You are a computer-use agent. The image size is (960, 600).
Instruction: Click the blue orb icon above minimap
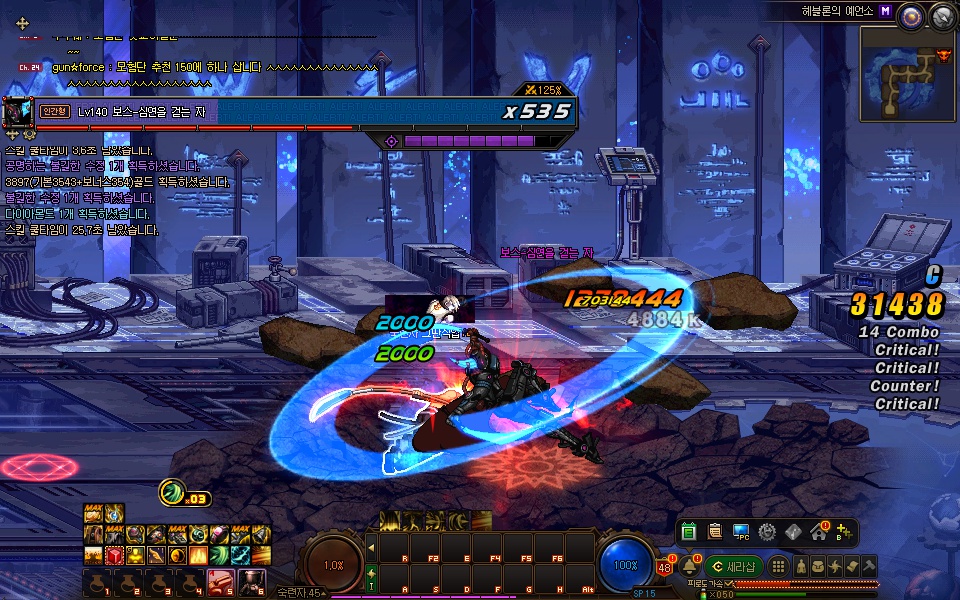(x=911, y=15)
